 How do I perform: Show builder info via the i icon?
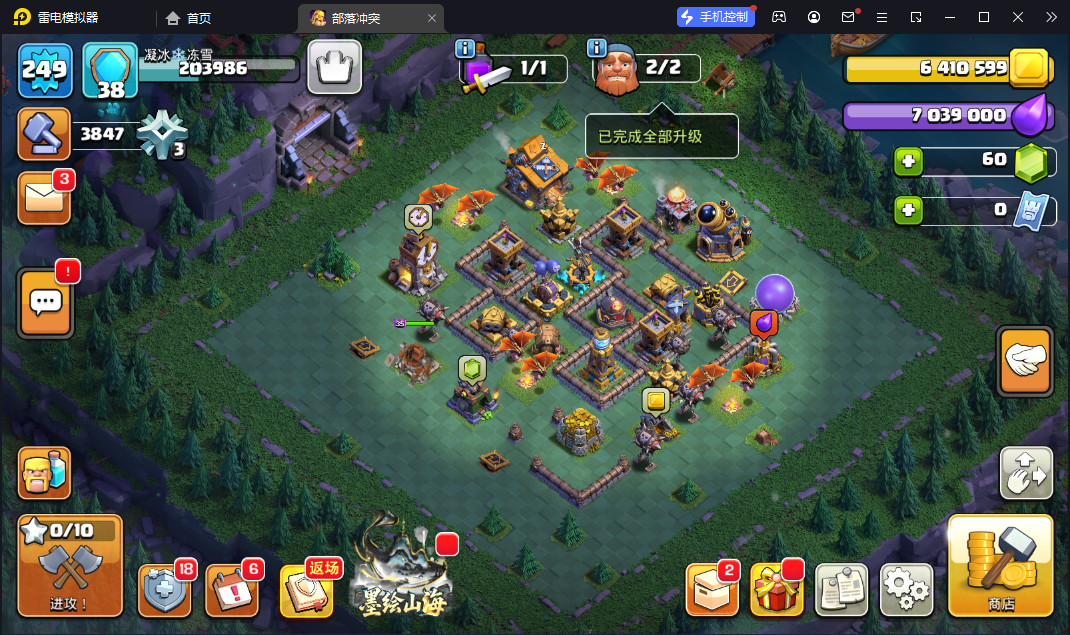tap(597, 48)
